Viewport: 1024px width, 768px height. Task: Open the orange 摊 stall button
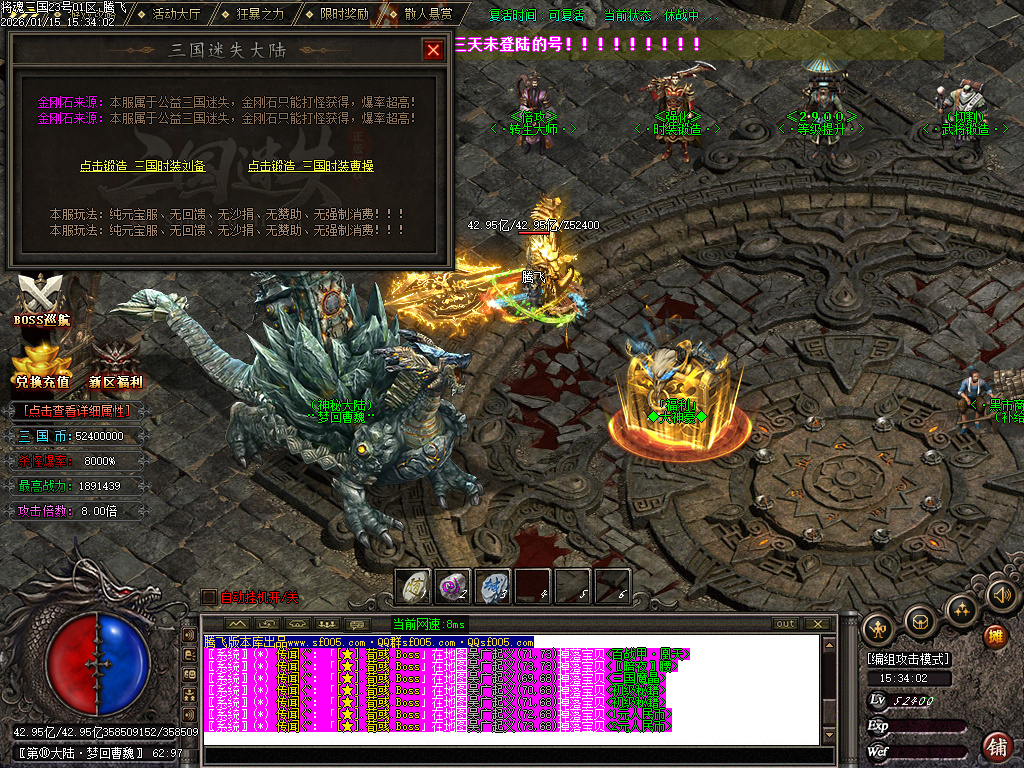tap(995, 636)
